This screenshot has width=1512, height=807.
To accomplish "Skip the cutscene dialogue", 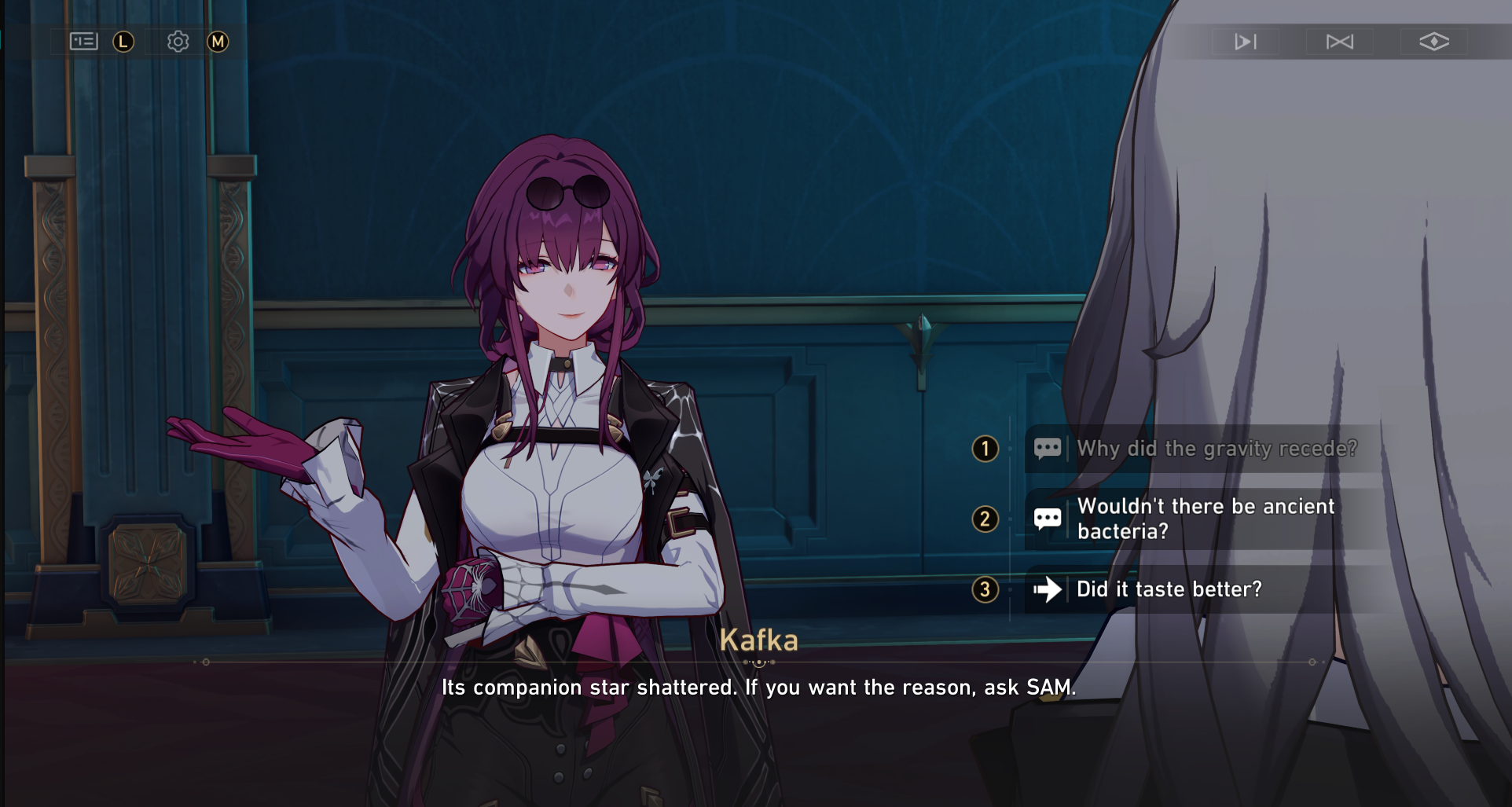I will pyautogui.click(x=1339, y=42).
